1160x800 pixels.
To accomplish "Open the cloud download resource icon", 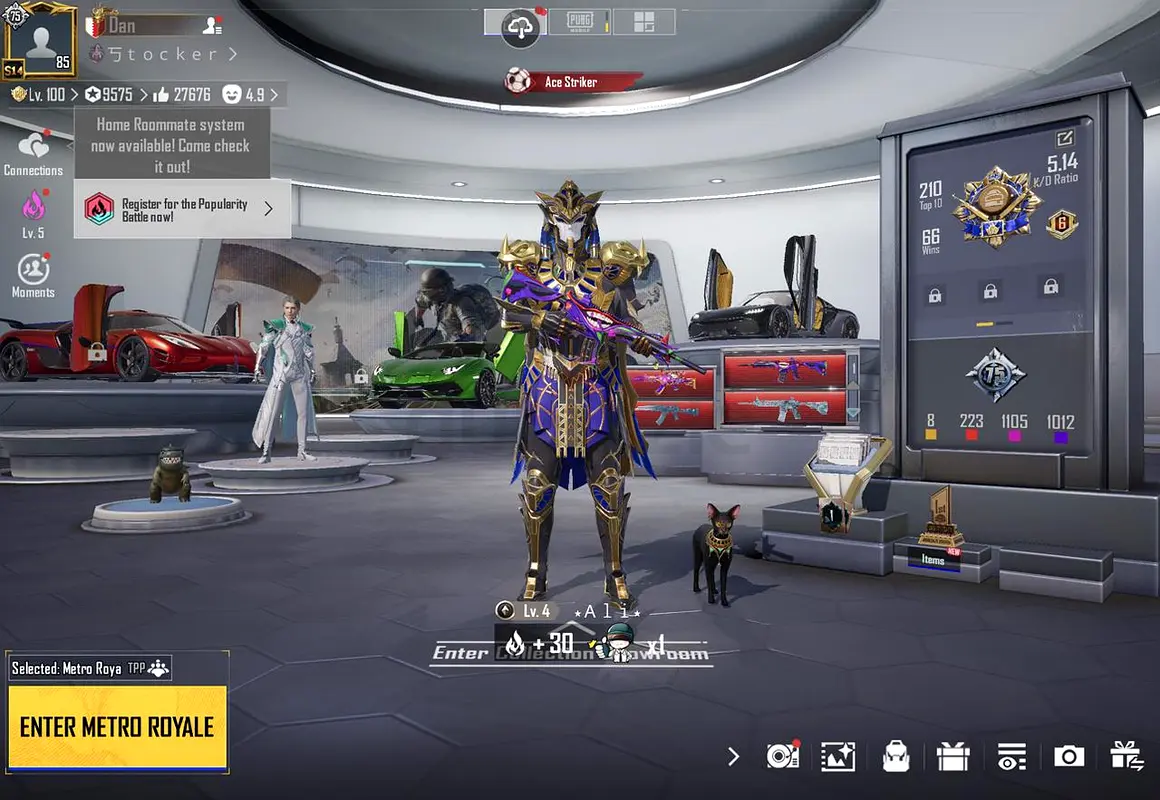I will tap(520, 27).
